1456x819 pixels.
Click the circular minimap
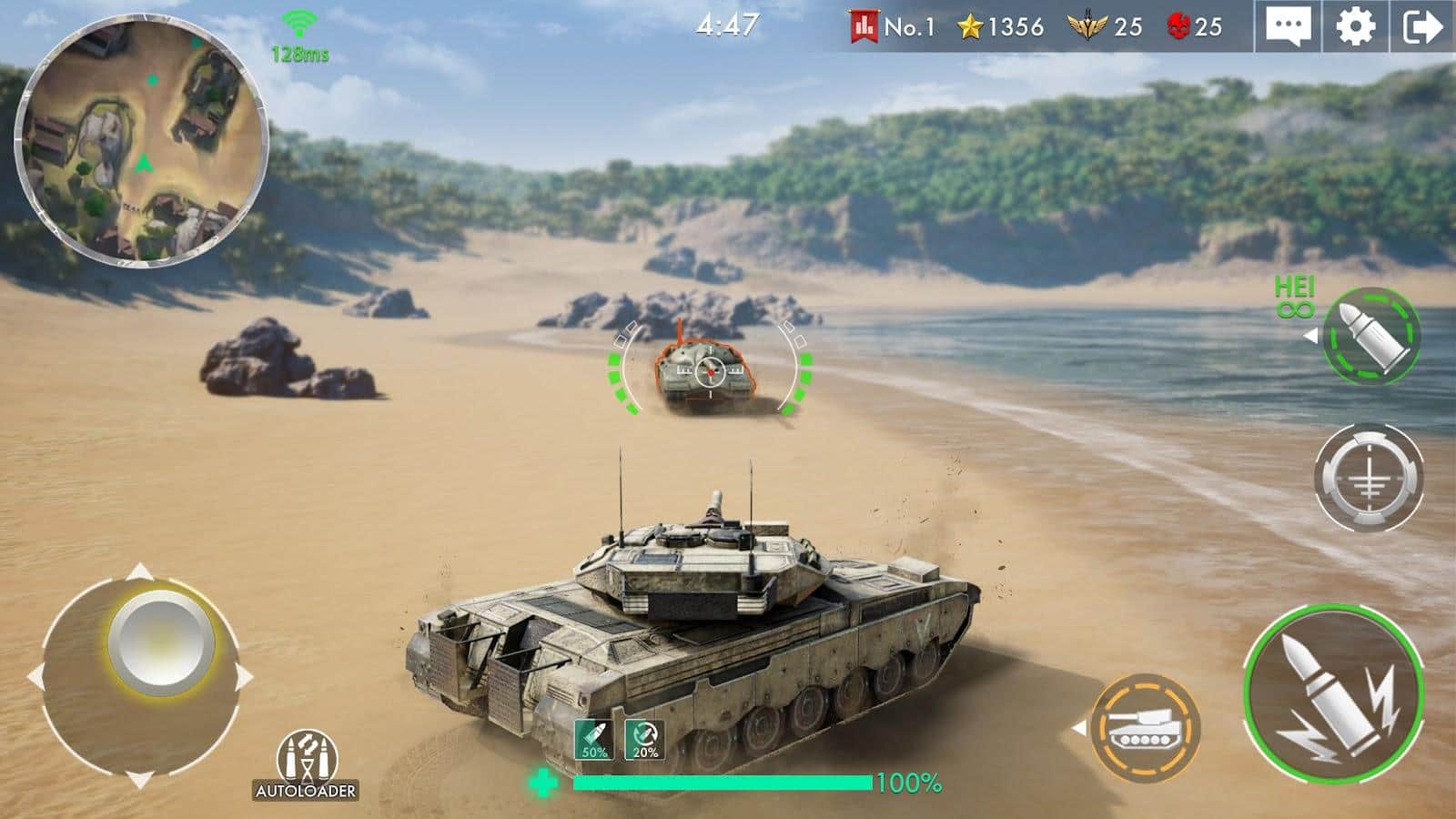tap(141, 141)
